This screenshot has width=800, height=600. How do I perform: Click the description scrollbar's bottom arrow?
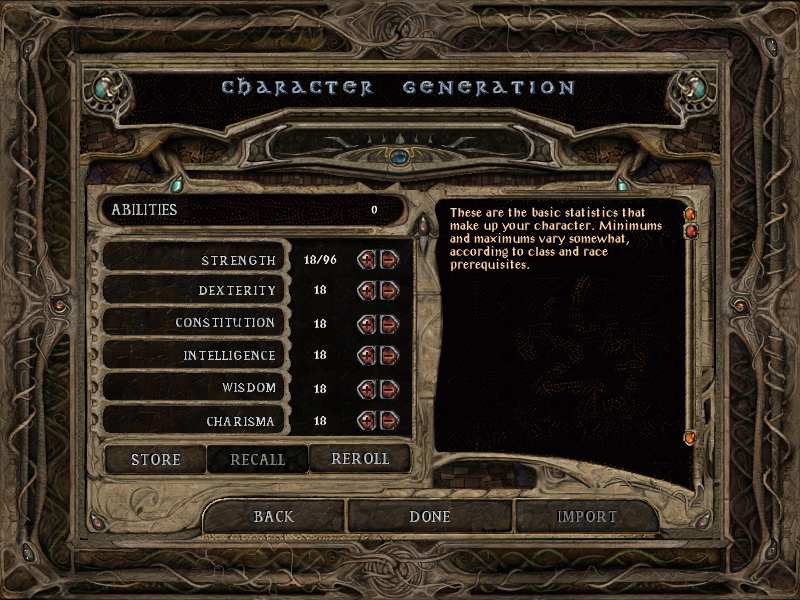coord(689,438)
